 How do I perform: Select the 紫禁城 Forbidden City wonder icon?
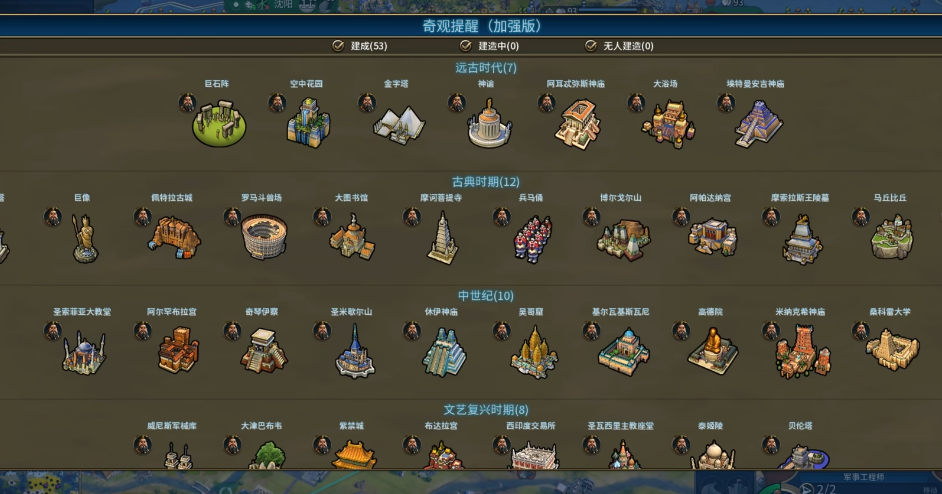(353, 456)
